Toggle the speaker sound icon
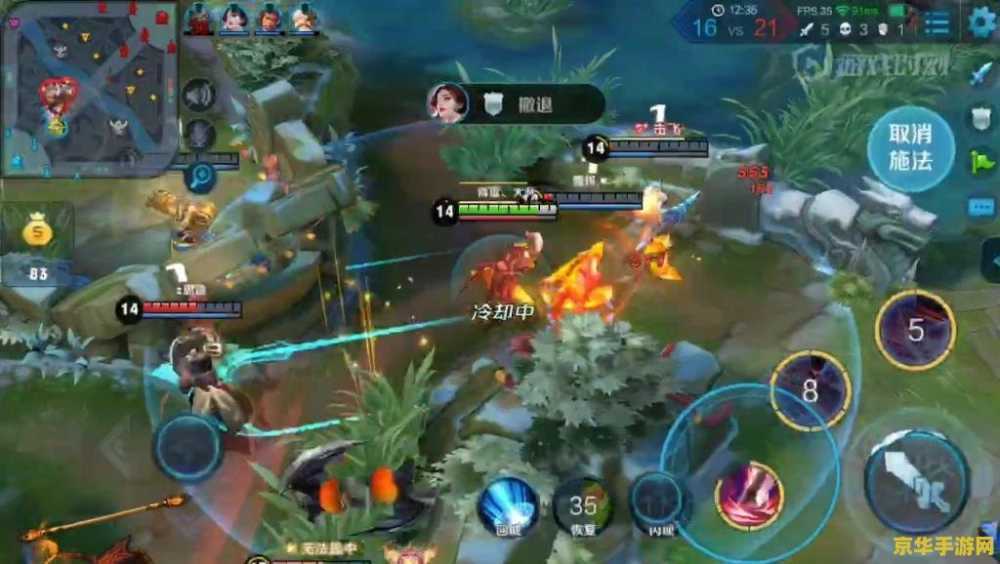 click(x=200, y=96)
